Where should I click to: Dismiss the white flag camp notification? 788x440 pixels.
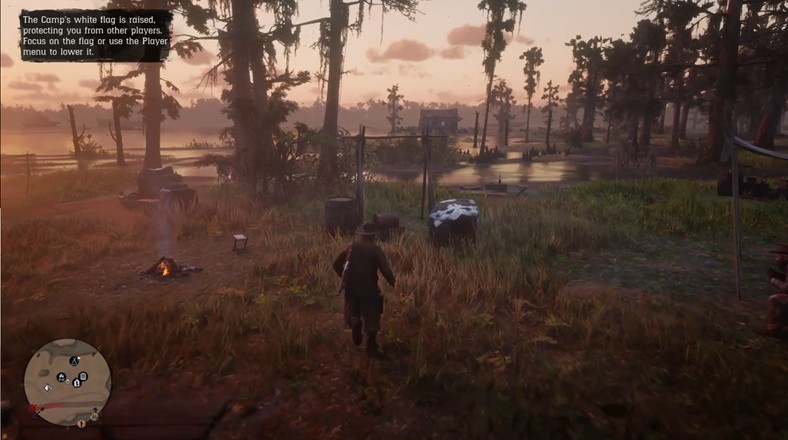95,35
